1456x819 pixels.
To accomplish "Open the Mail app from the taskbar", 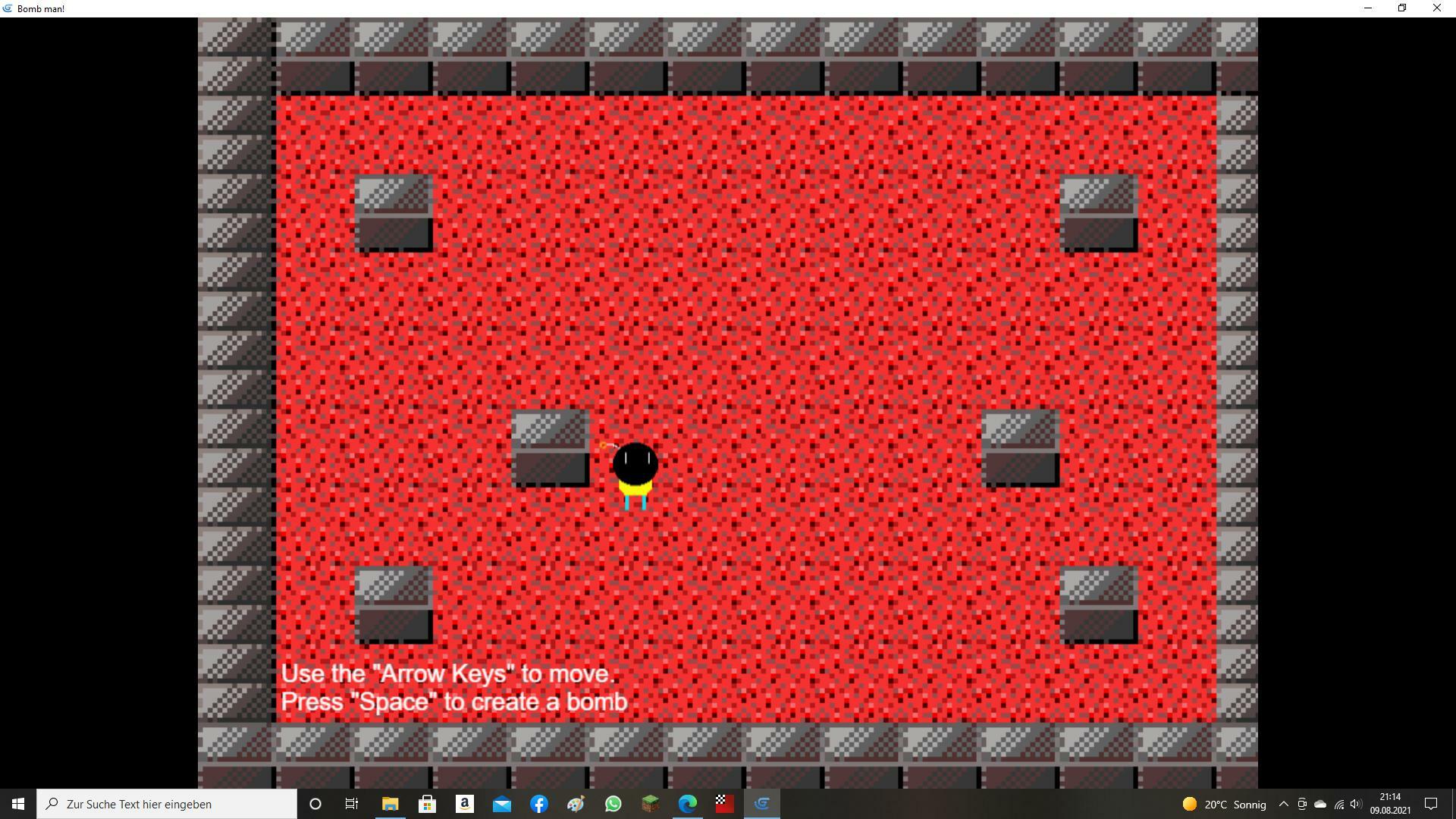I will (503, 804).
